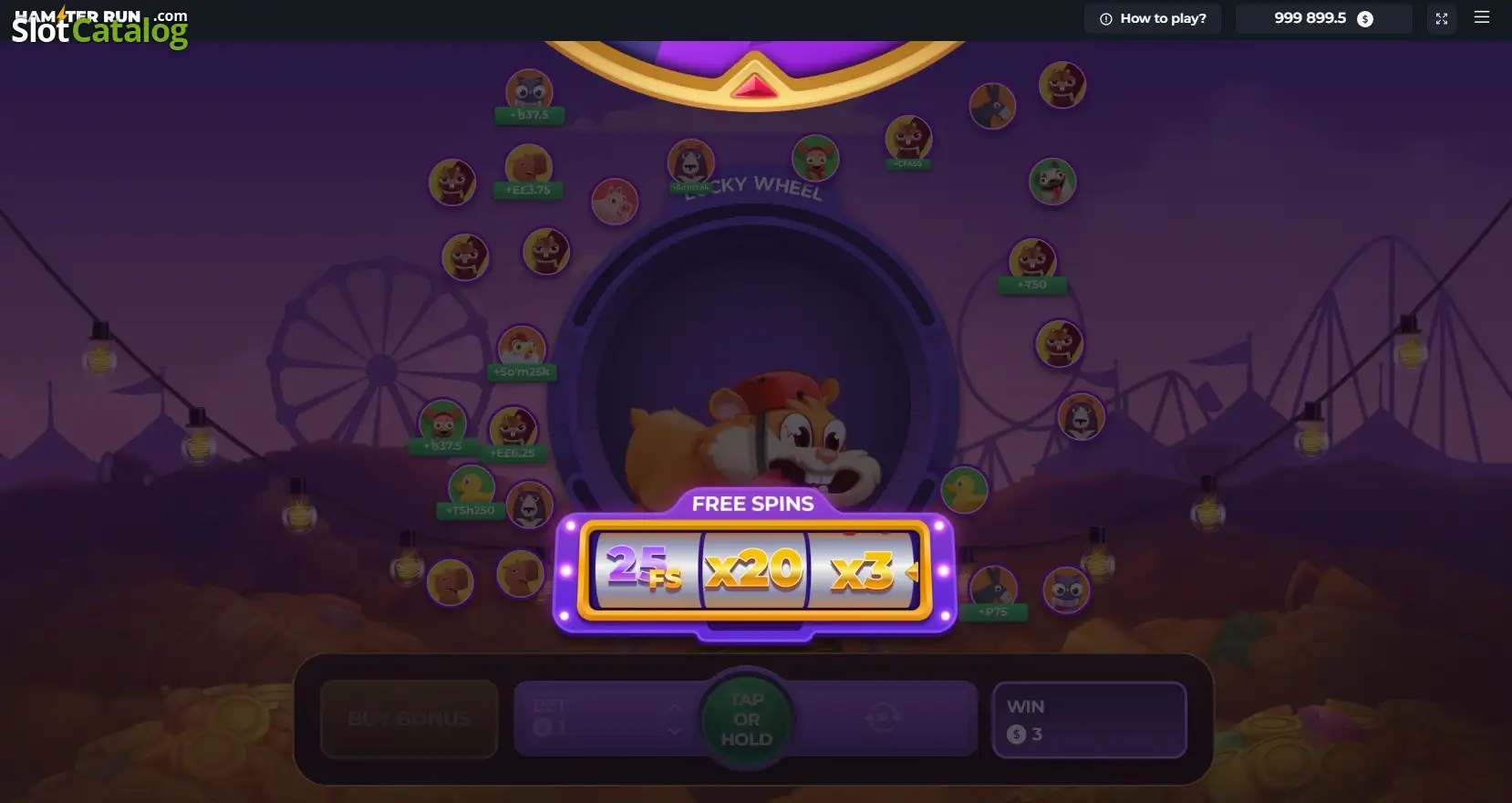This screenshot has width=1512, height=803.
Task: Tap the green Tap or Hold button
Action: 747,719
